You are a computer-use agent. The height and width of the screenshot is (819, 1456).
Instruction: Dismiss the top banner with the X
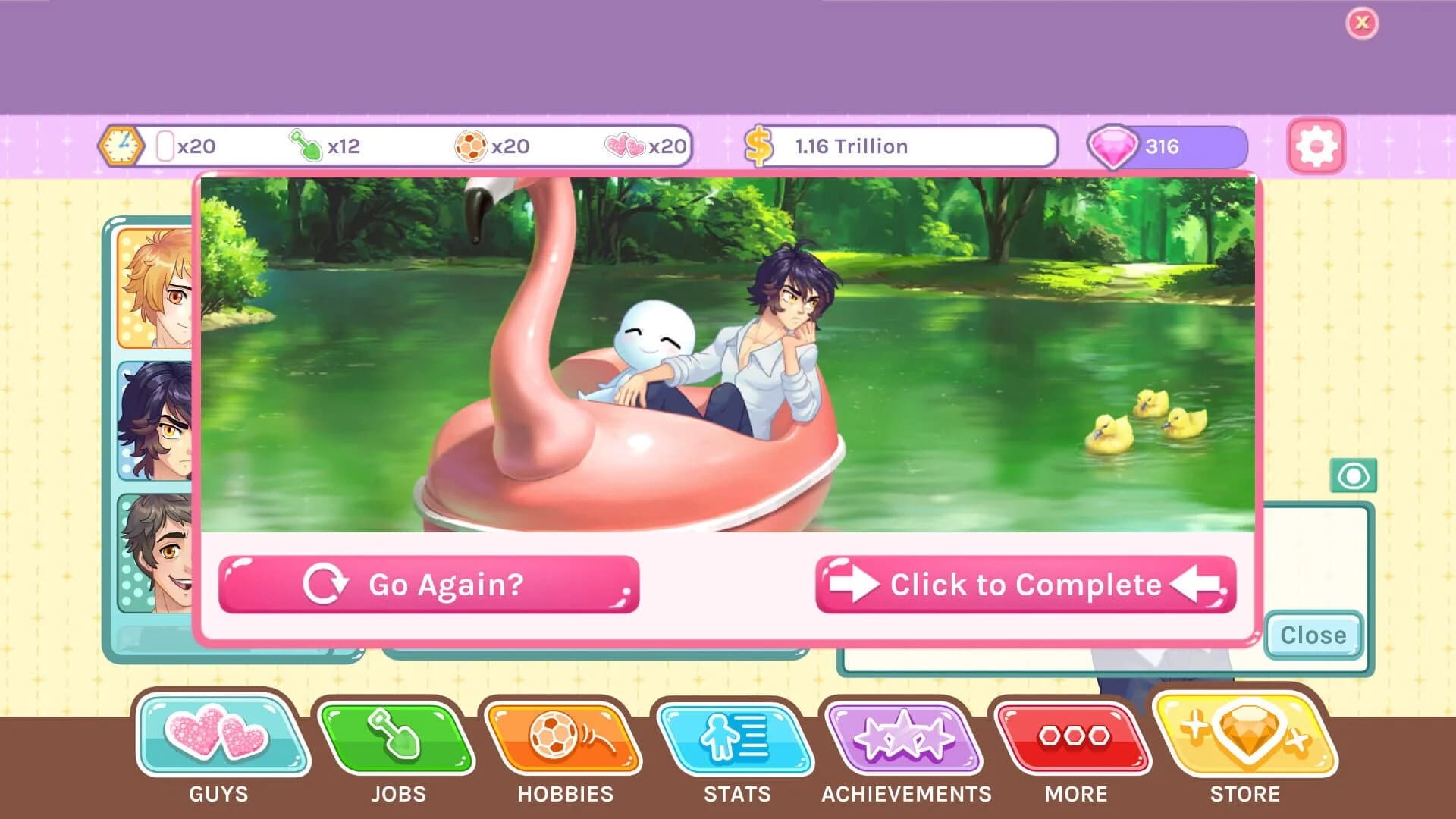pos(1363,23)
